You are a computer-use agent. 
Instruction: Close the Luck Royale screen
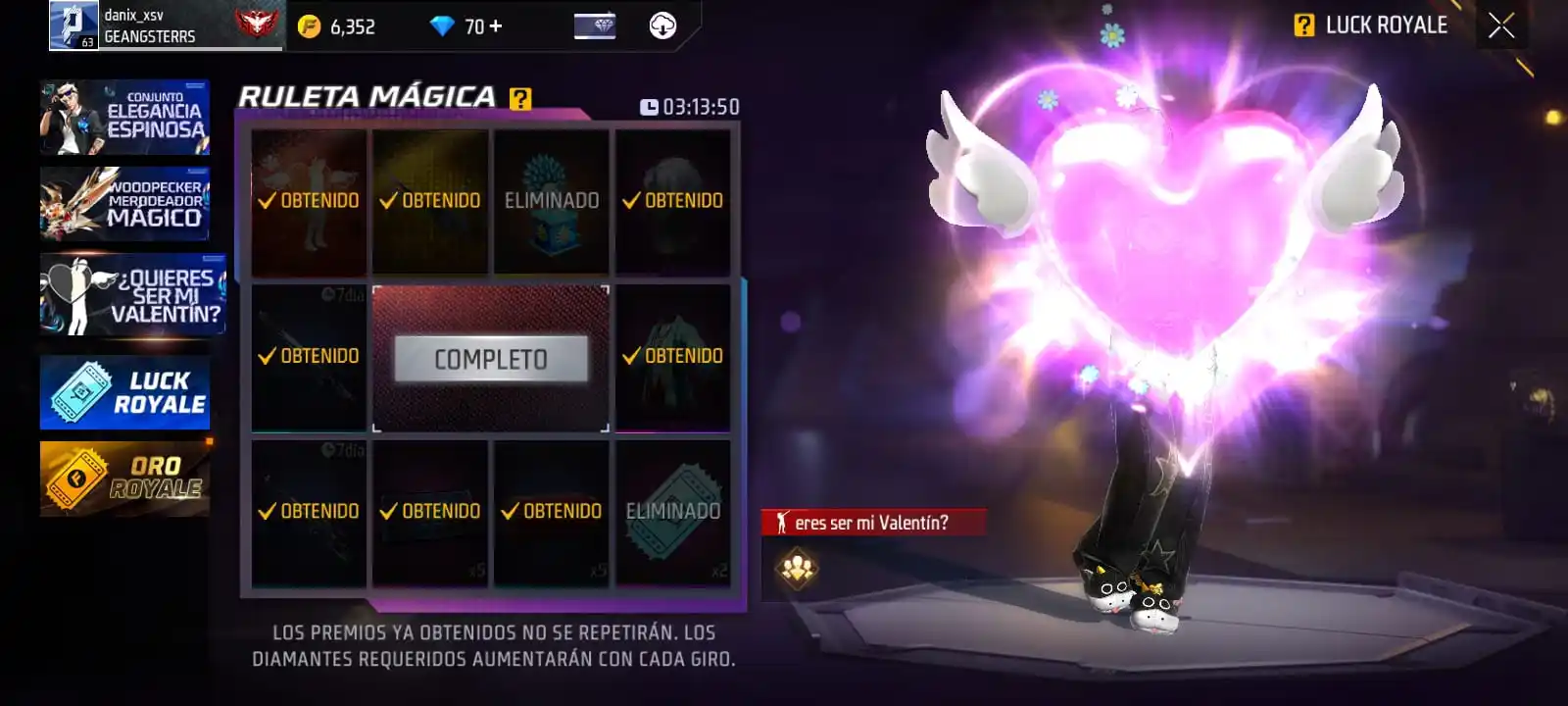point(1500,25)
